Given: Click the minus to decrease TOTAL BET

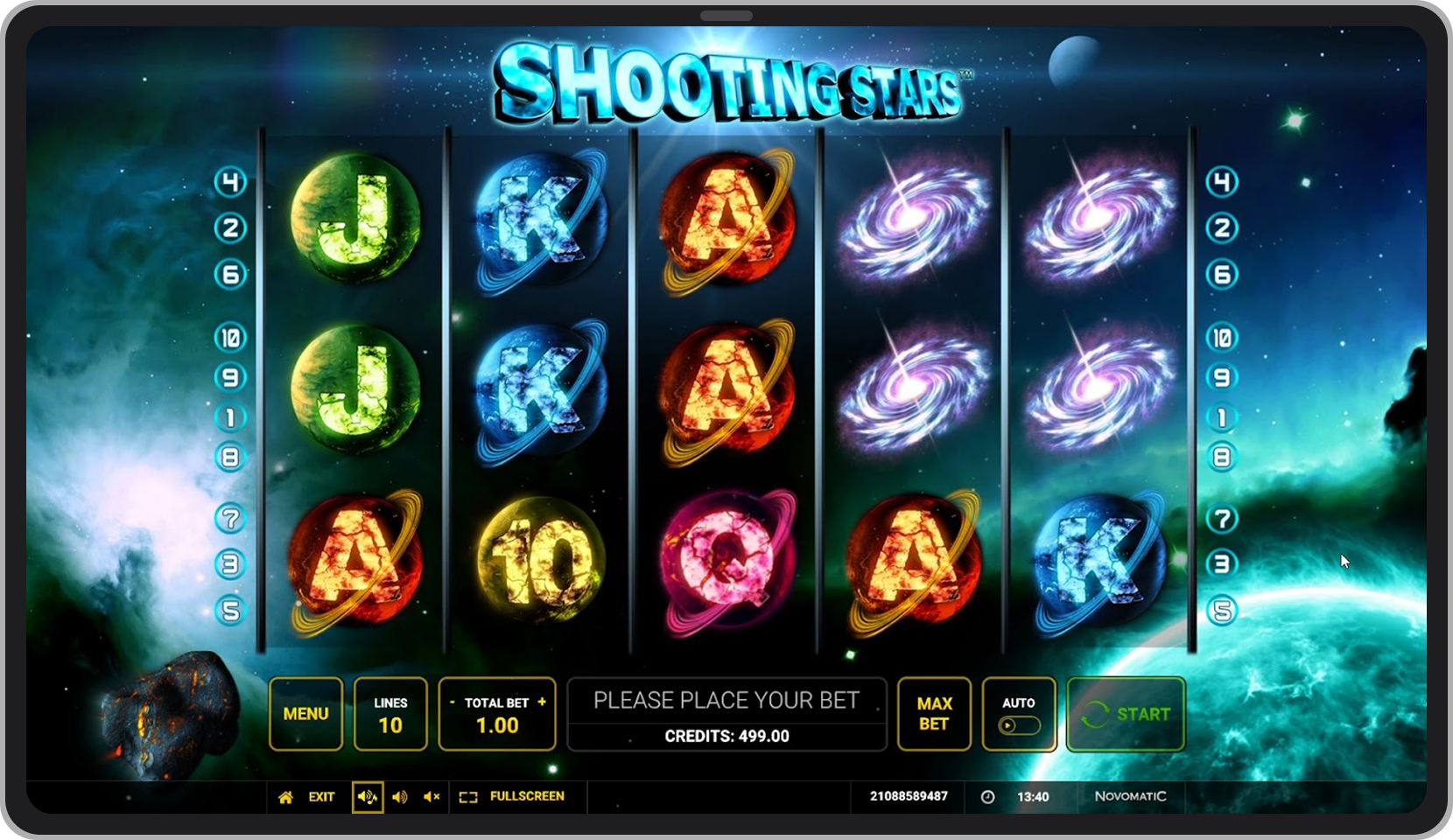Looking at the screenshot, I should click(453, 701).
